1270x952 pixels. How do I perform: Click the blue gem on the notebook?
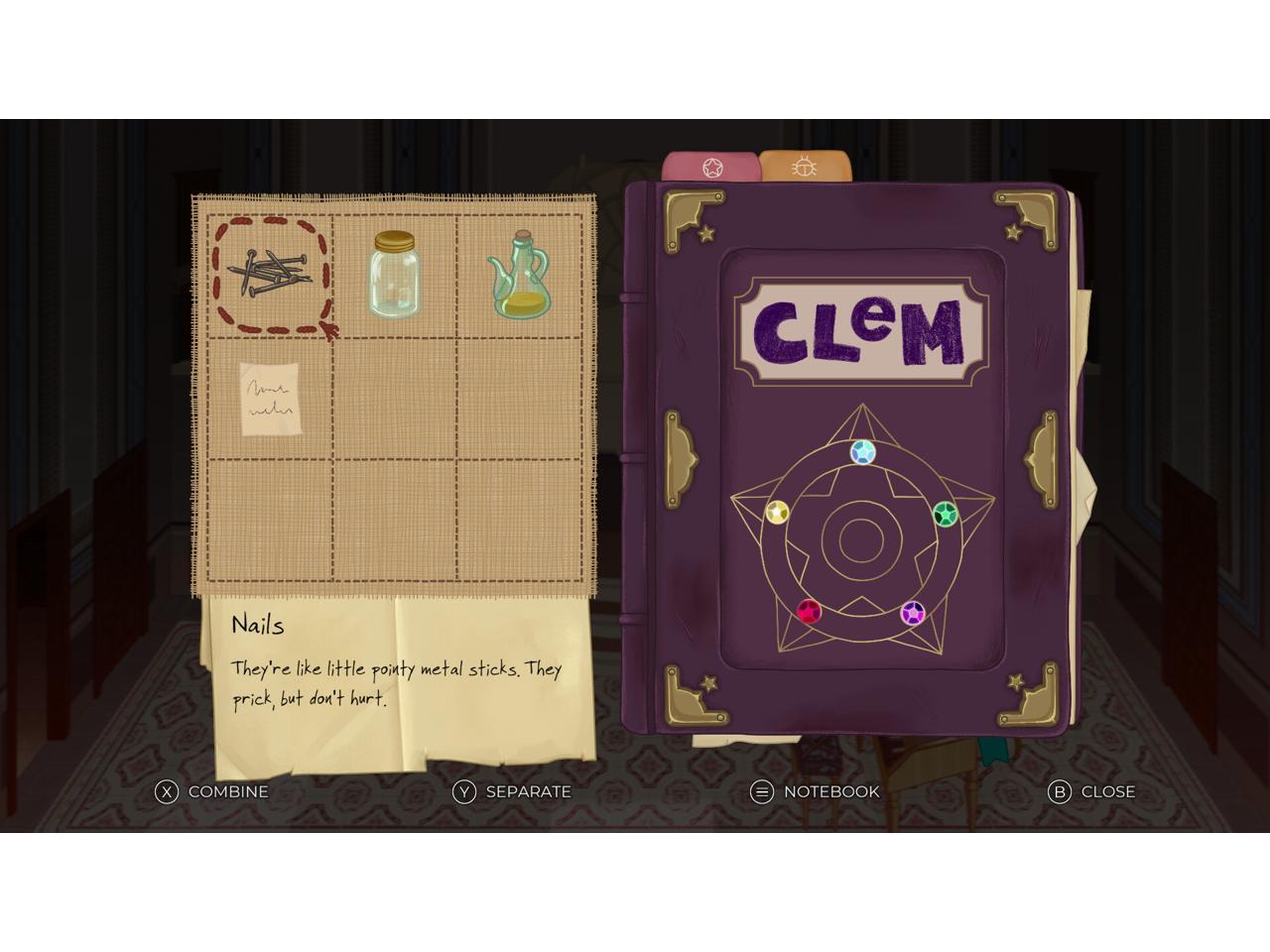point(863,453)
